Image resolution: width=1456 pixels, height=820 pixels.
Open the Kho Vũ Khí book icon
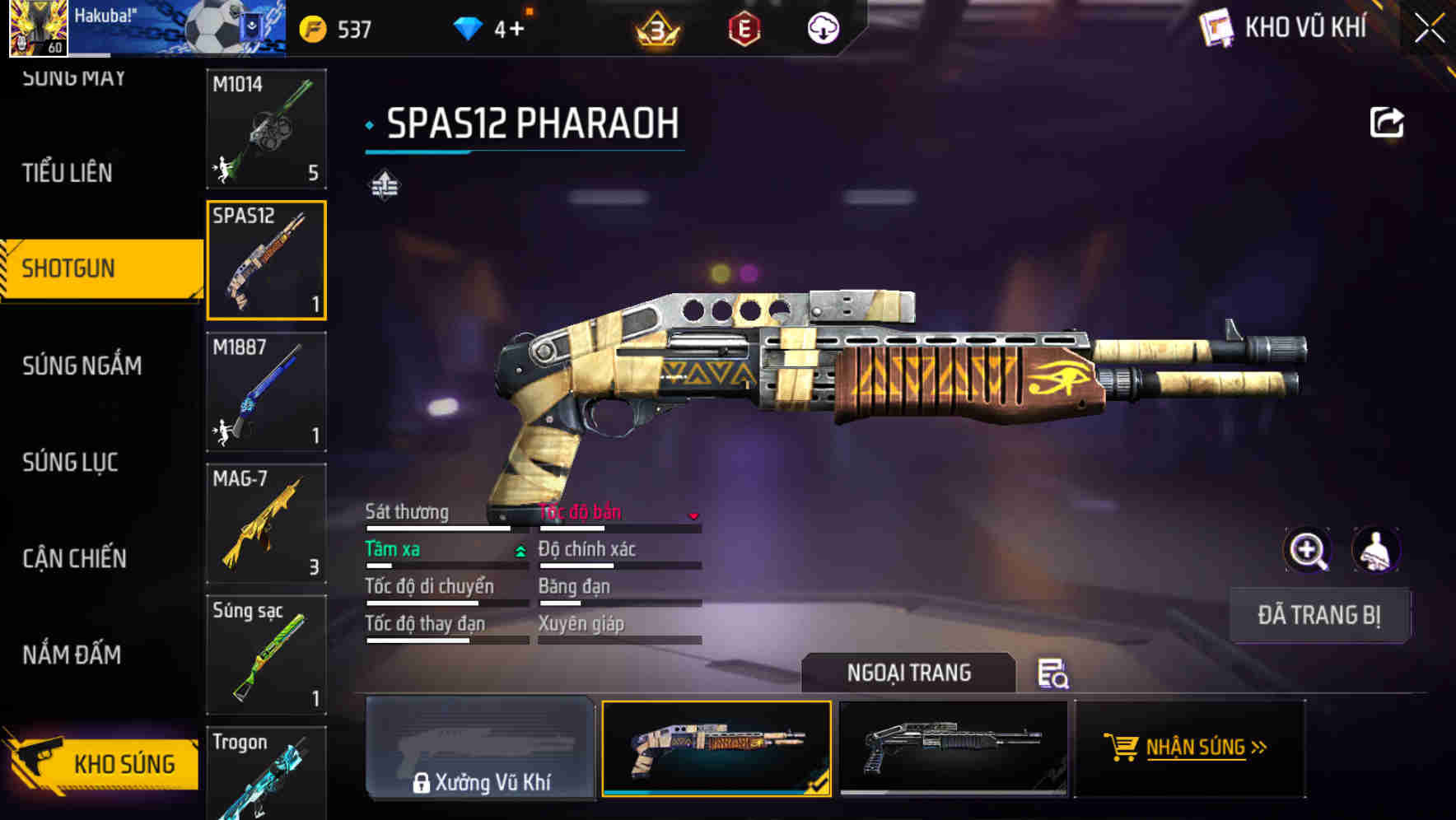tap(1217, 27)
